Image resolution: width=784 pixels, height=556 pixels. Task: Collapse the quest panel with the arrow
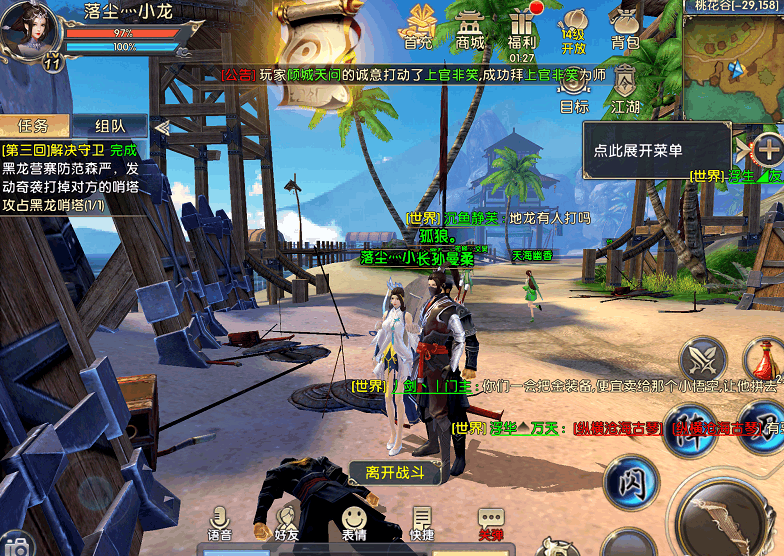(x=161, y=127)
